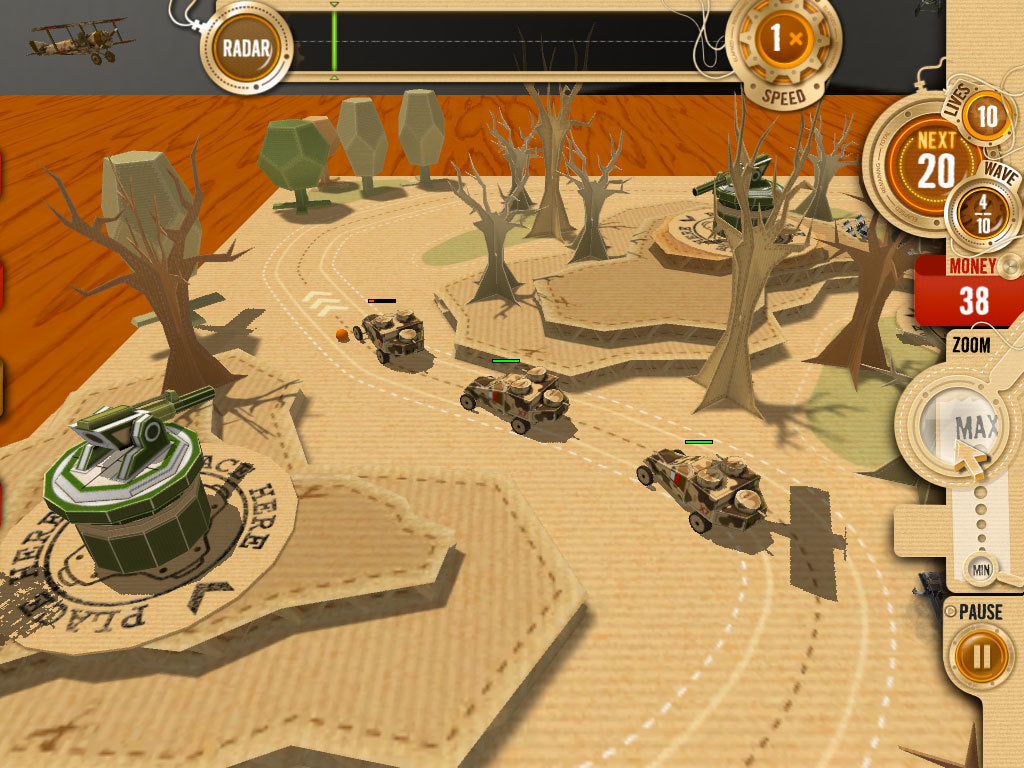Click the zoom slider's arrow handle
Screen dimensions: 1024x768
[967, 462]
